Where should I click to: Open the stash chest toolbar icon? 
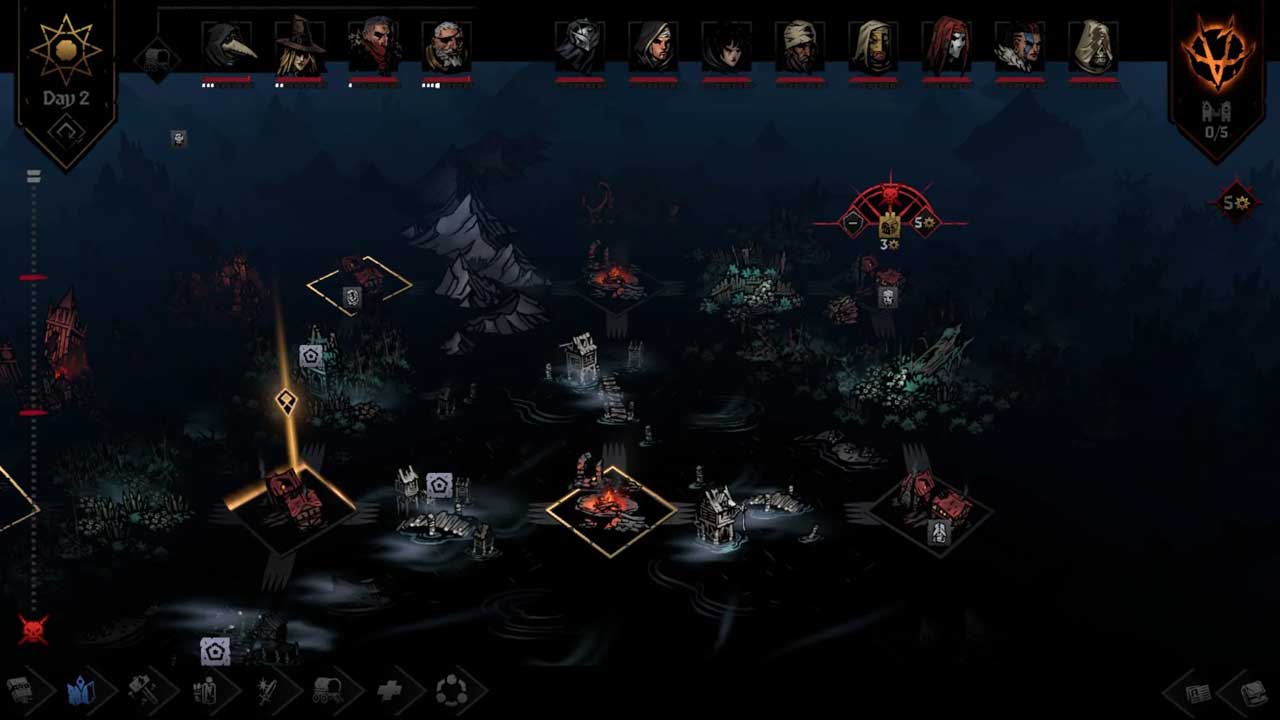click(20, 690)
